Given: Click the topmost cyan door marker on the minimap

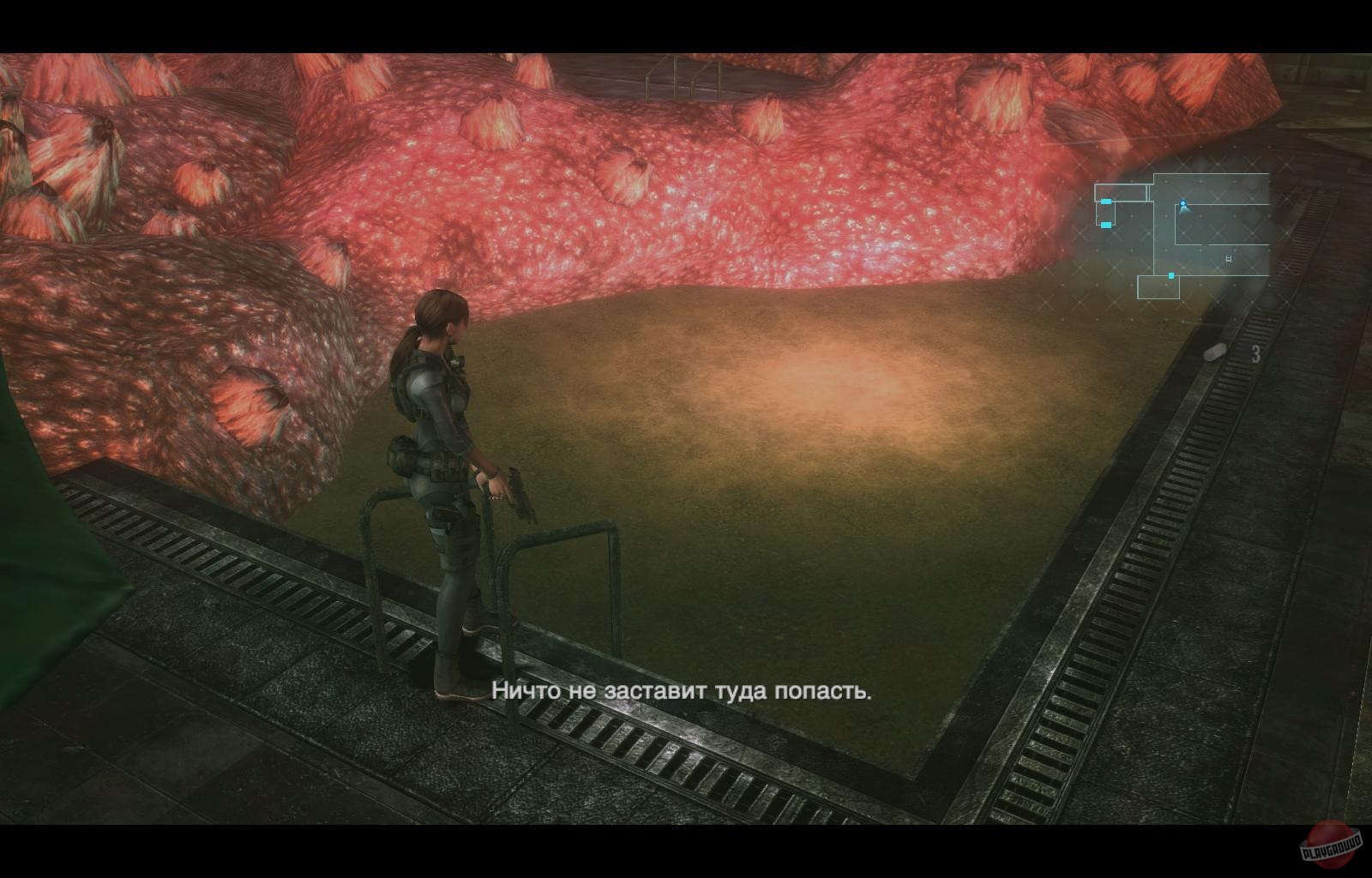Looking at the screenshot, I should pyautogui.click(x=1106, y=201).
